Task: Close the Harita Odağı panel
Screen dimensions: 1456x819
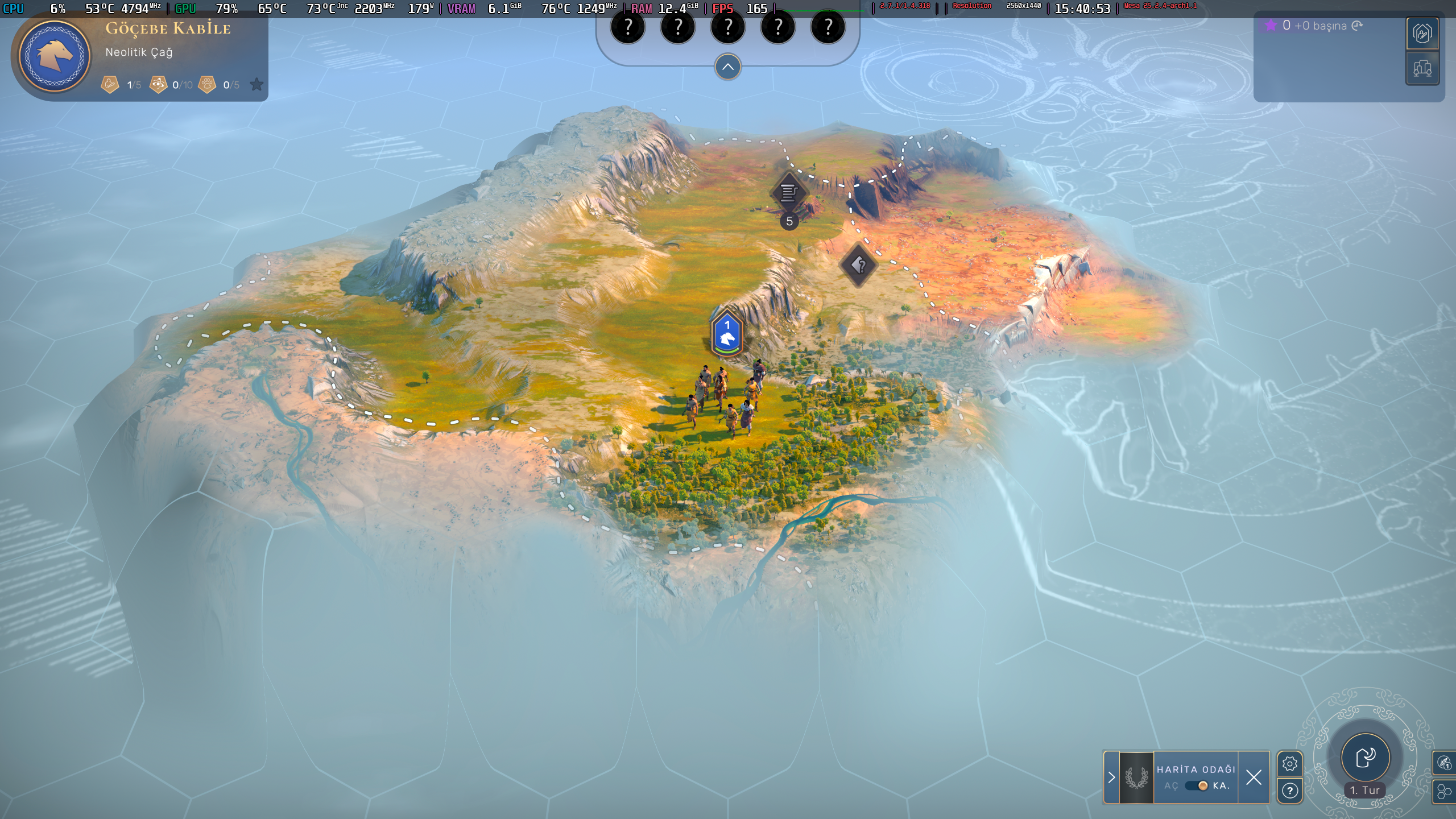Action: [x=1254, y=777]
